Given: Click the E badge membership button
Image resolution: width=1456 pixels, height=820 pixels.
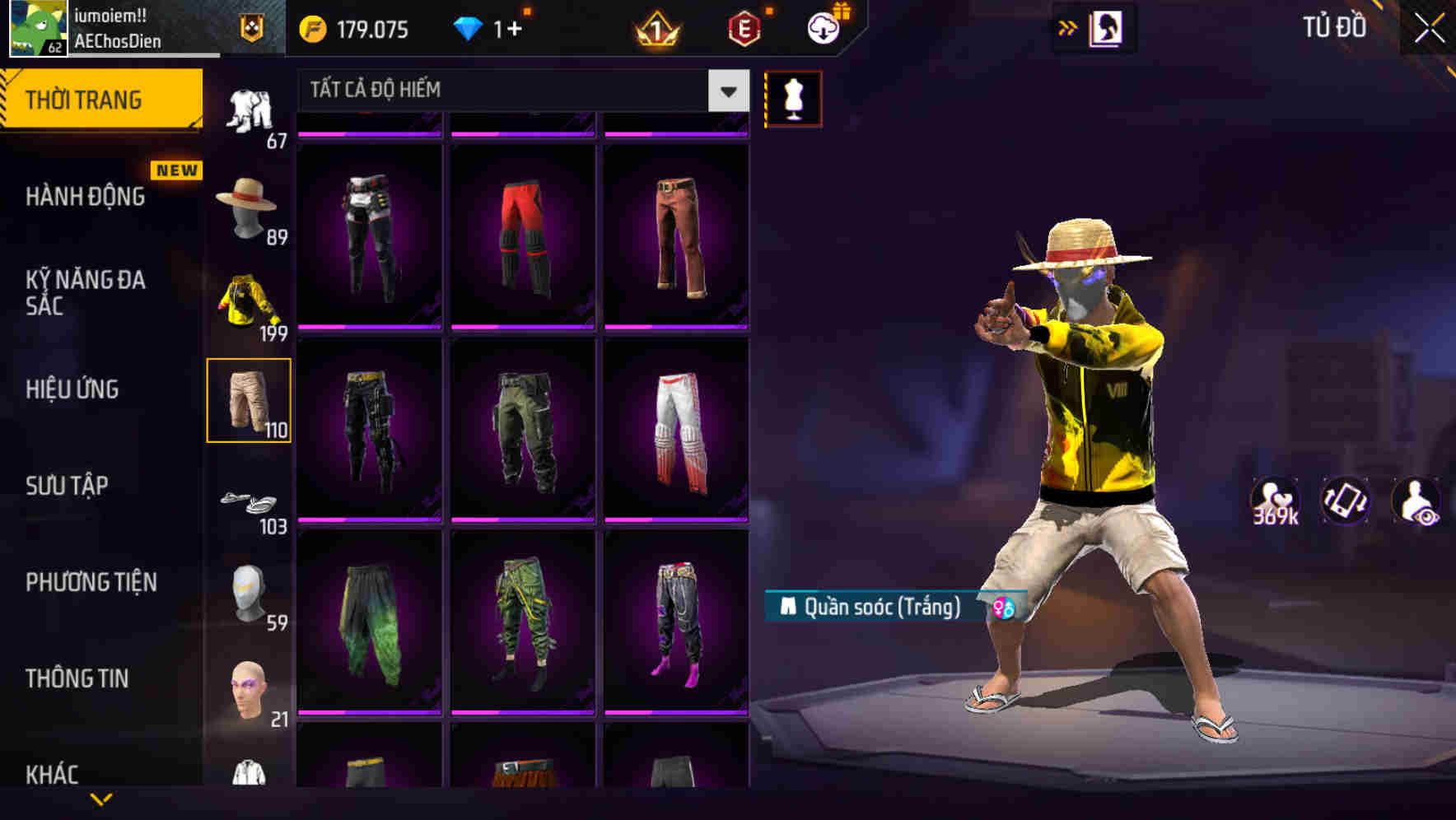Looking at the screenshot, I should [744, 28].
